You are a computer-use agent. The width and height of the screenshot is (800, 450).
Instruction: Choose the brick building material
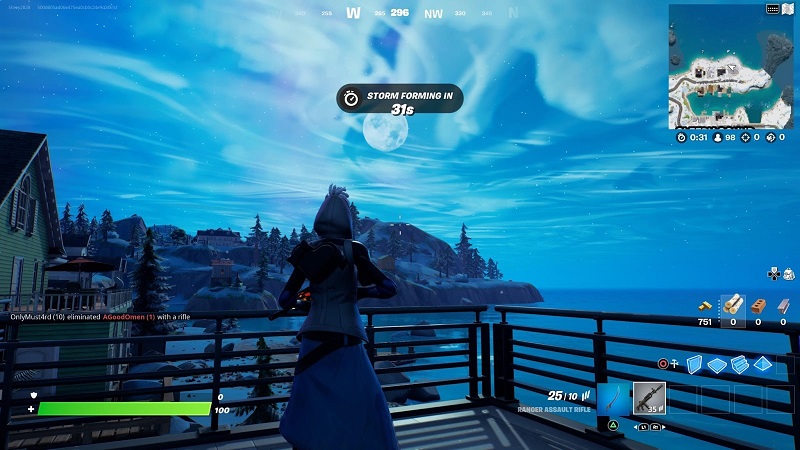[758, 303]
